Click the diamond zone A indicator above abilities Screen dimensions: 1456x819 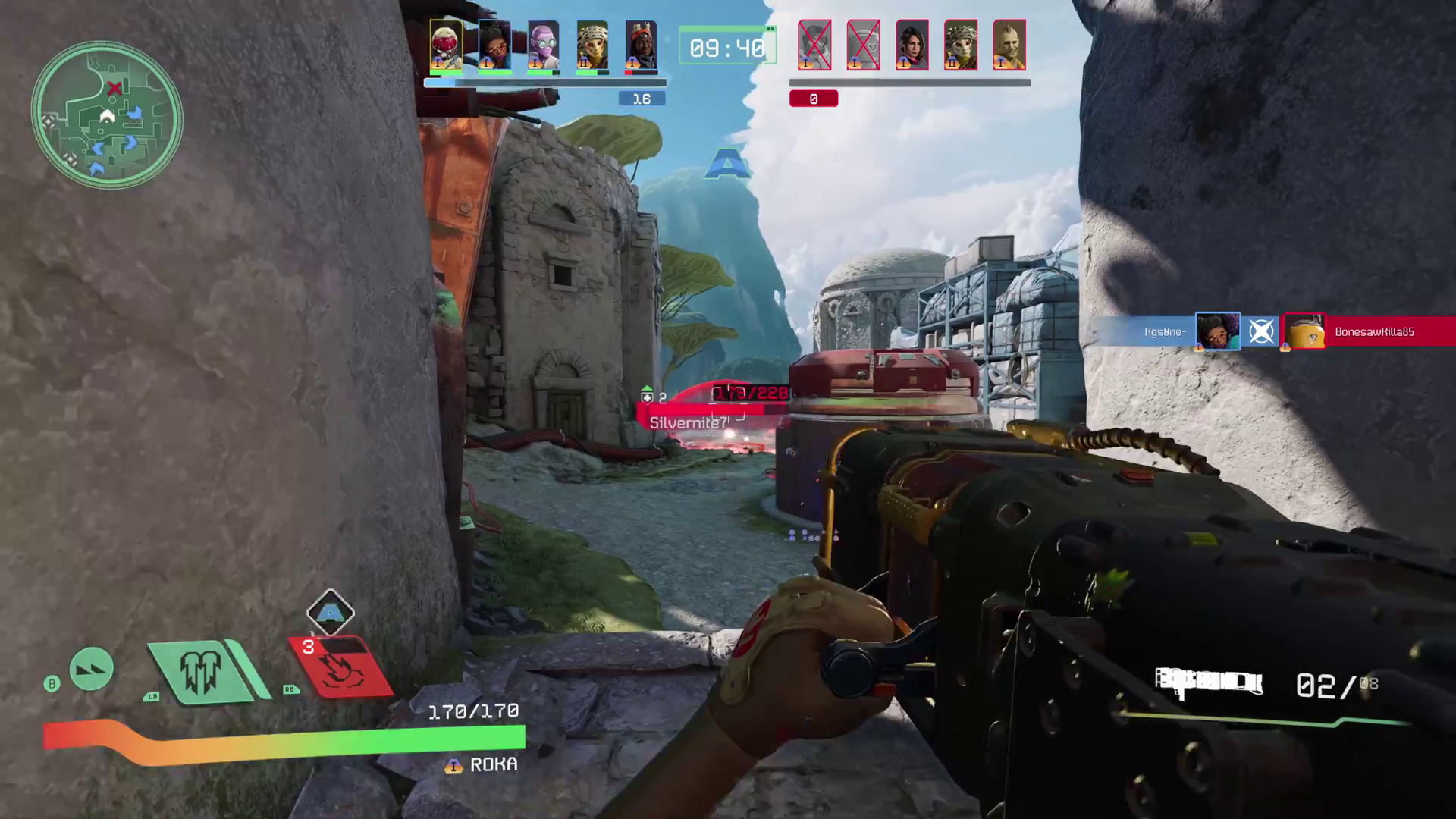point(331,612)
